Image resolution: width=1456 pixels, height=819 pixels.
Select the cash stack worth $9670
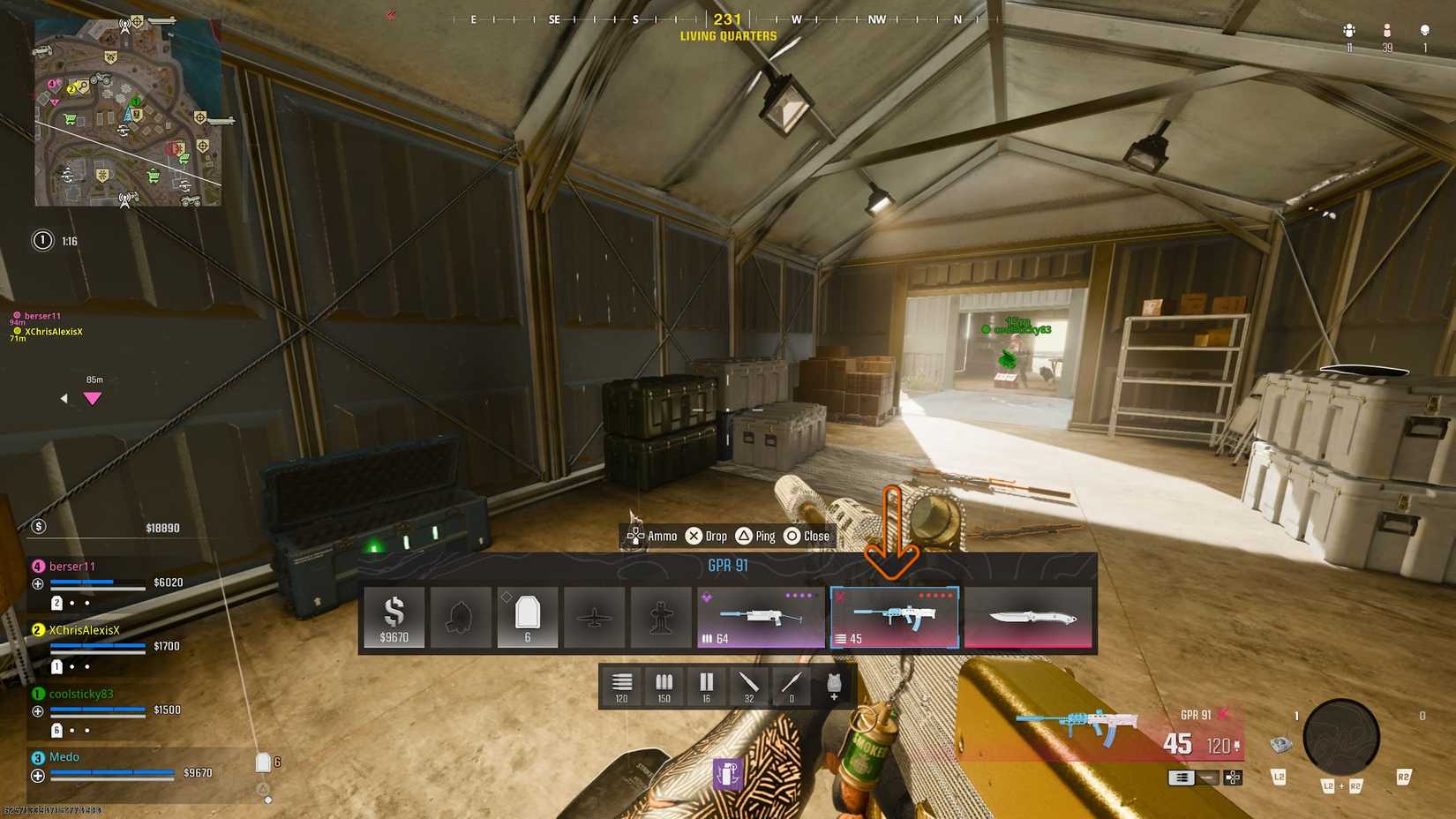click(394, 616)
